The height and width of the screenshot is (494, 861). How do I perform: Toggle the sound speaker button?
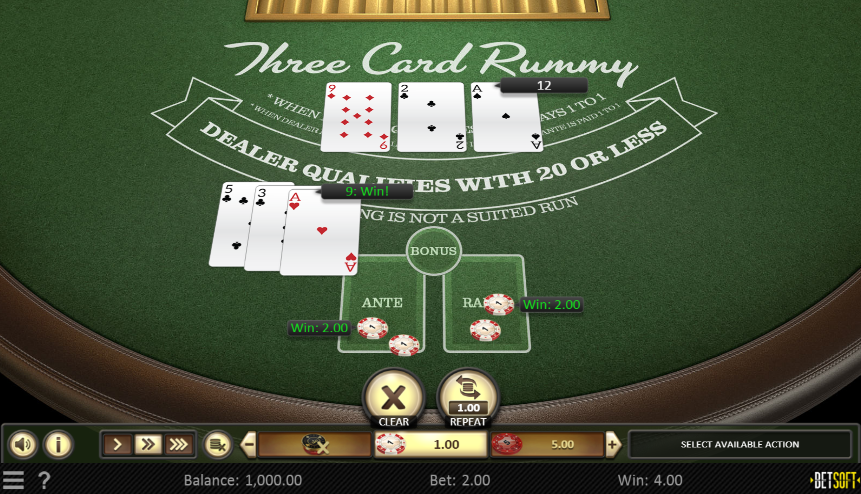22,444
